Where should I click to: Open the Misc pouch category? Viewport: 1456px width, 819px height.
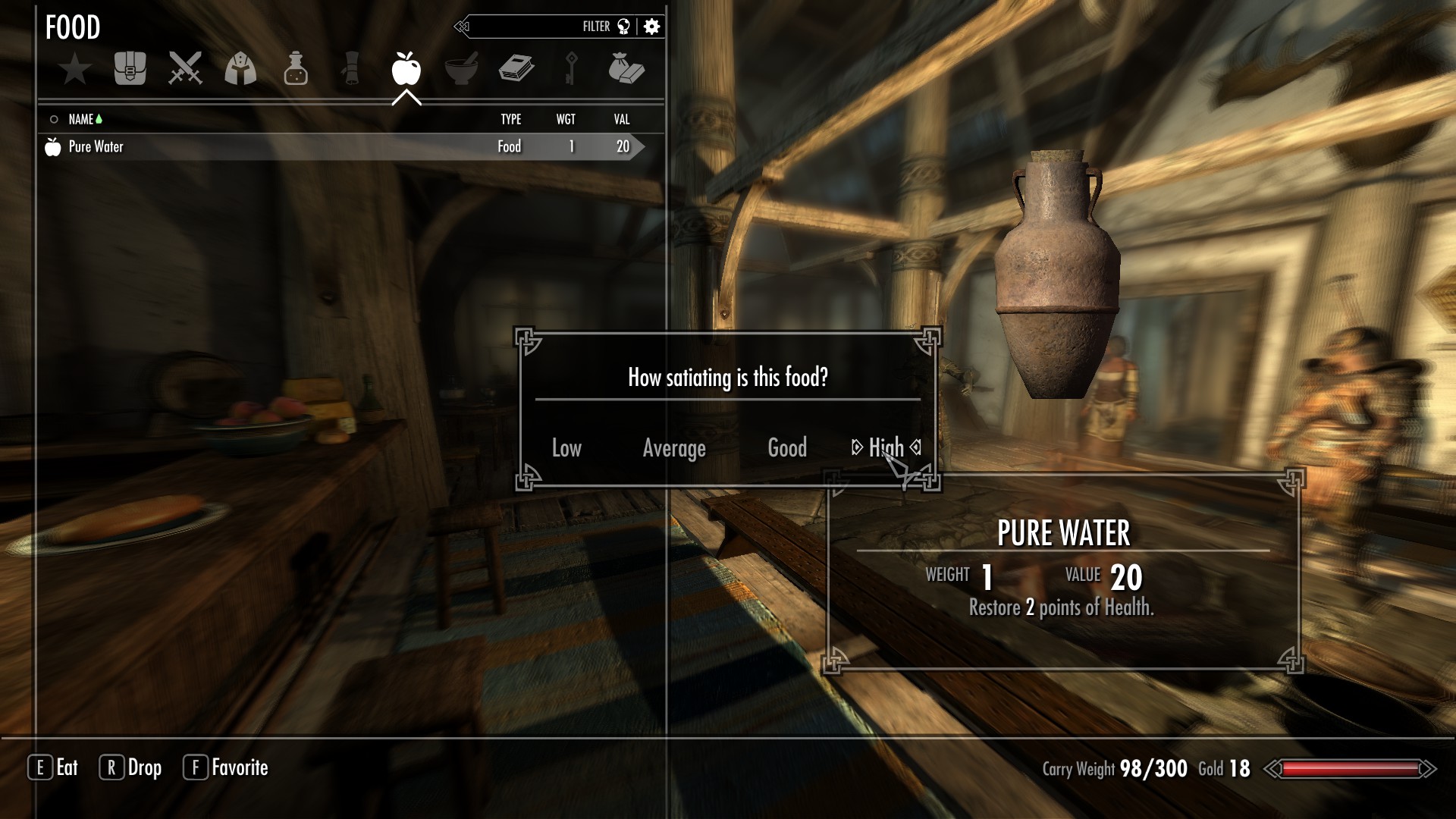(626, 69)
